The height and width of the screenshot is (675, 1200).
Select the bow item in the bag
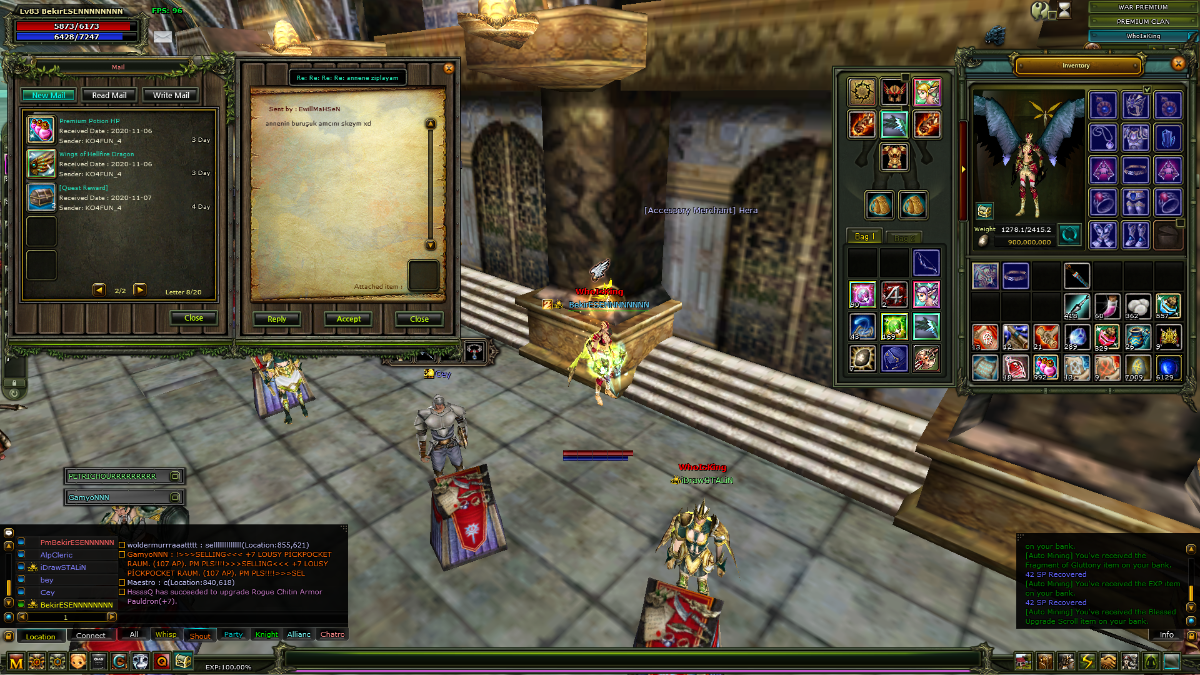pos(926,263)
